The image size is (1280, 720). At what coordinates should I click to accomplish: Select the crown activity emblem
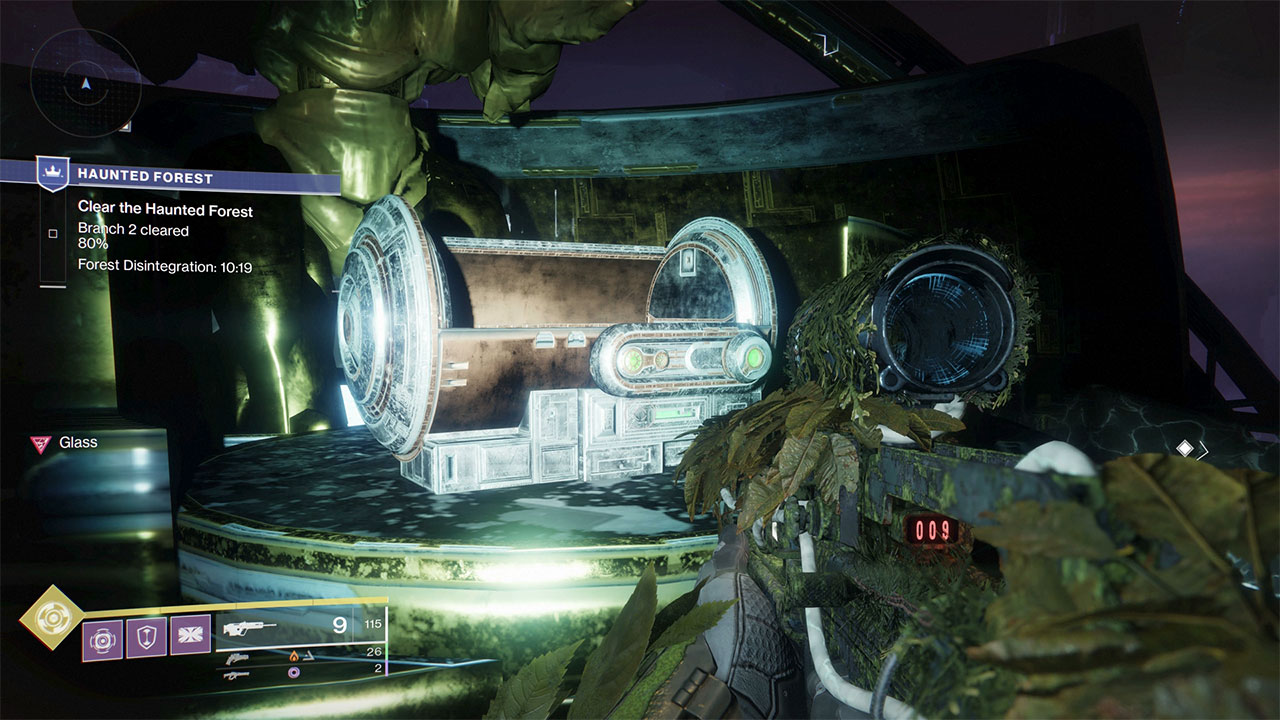tap(52, 174)
